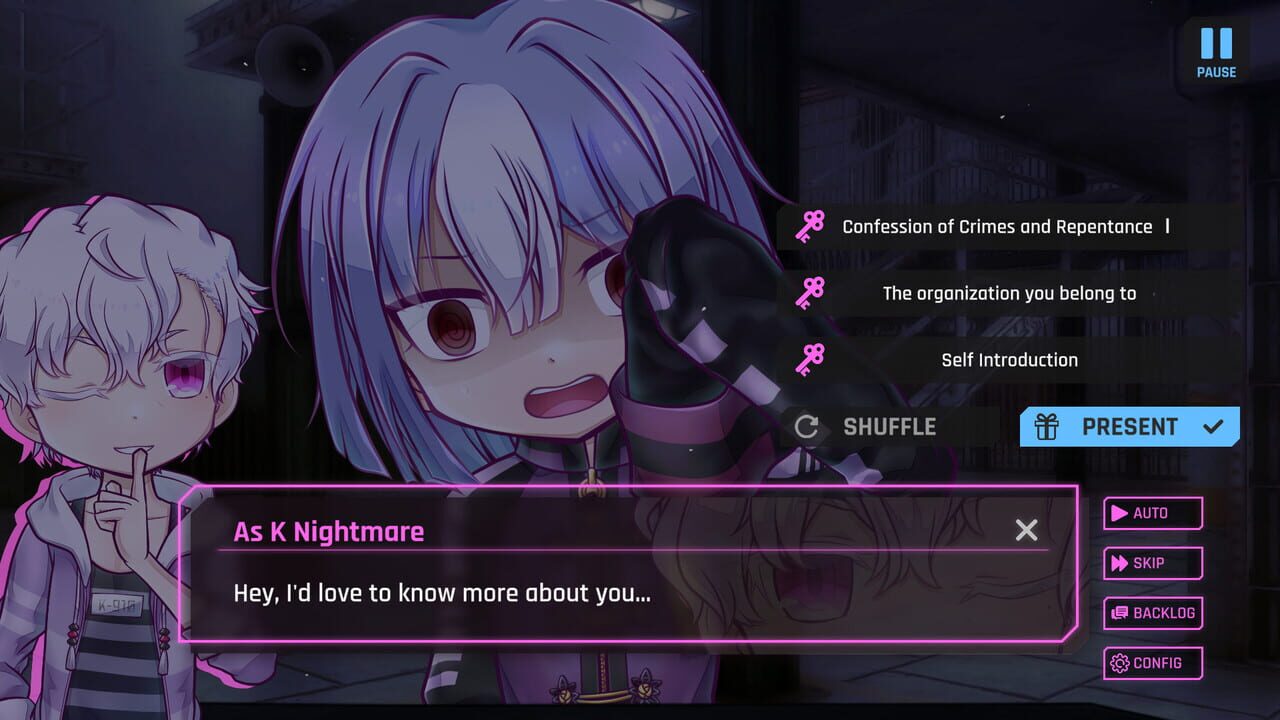Activate SKIP mode

click(1152, 563)
